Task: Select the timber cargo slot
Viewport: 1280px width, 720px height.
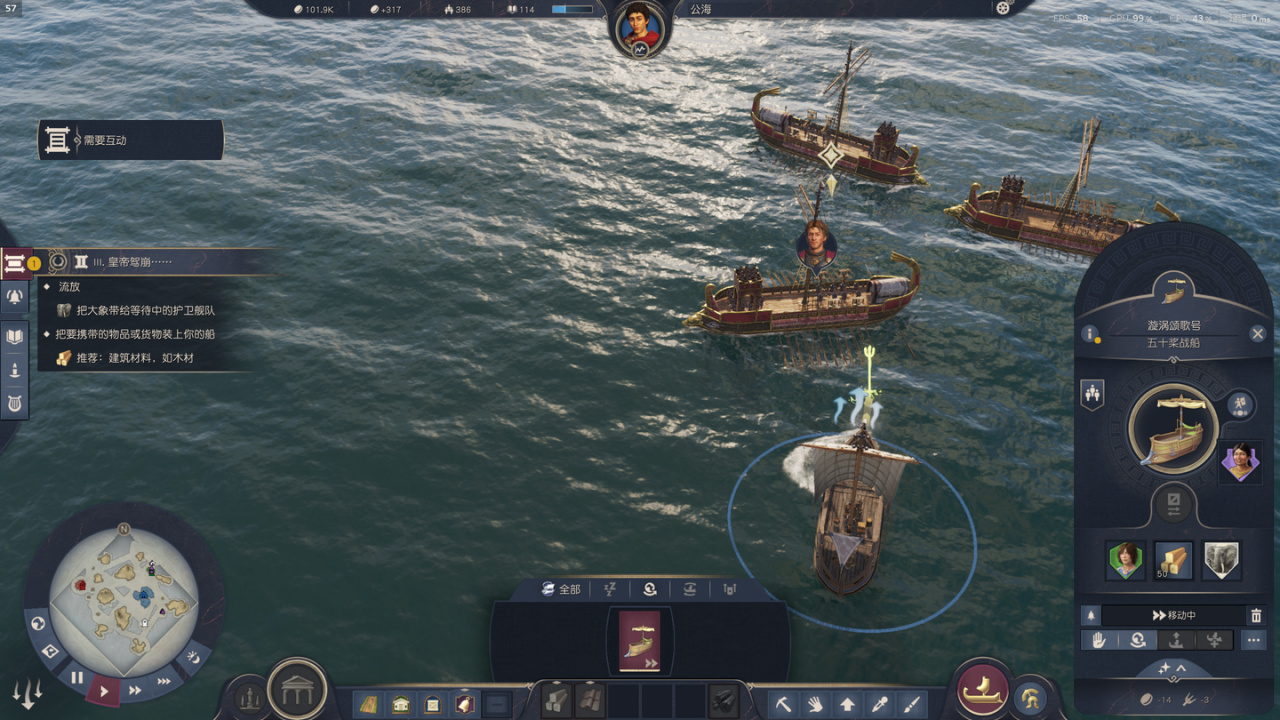Action: 1174,560
